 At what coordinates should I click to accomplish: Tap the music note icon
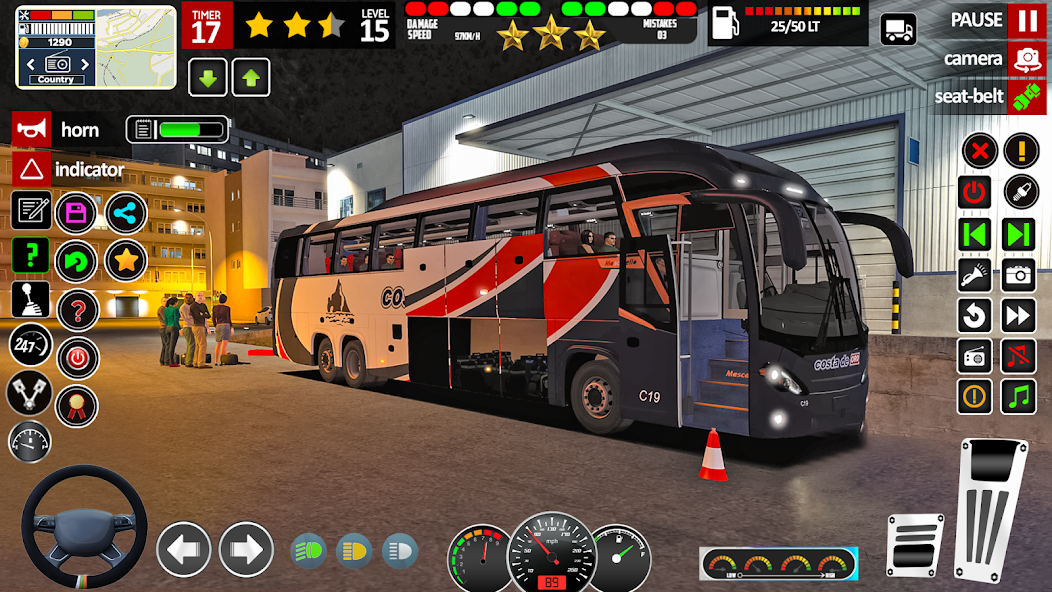tap(1019, 397)
